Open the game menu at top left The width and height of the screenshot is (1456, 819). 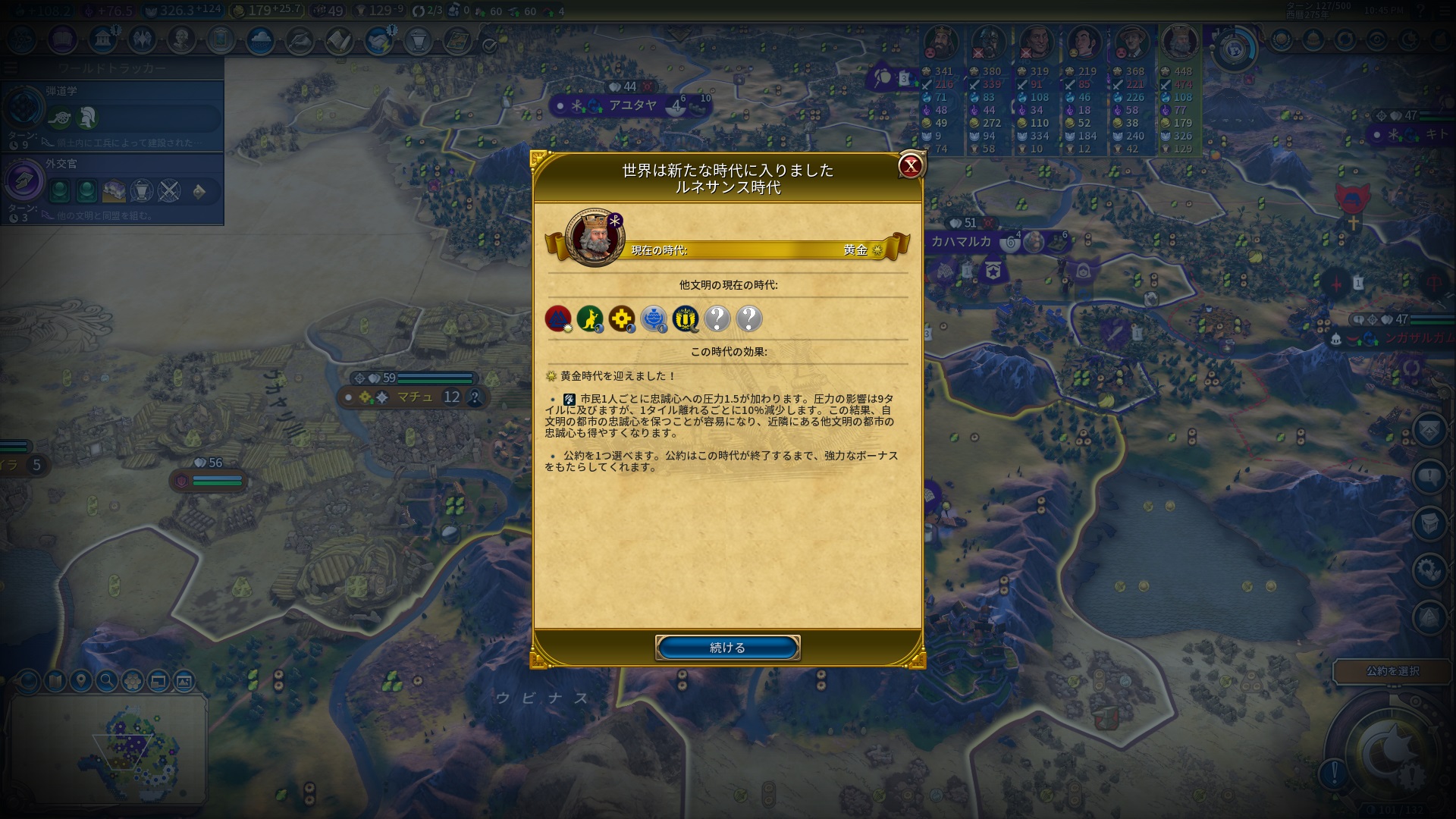coord(11,67)
